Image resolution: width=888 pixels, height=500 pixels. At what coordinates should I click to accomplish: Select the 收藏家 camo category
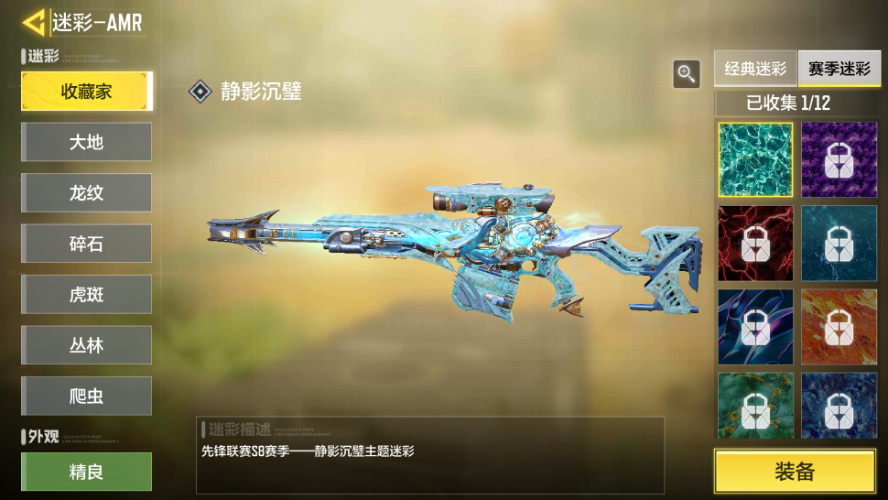pyautogui.click(x=86, y=91)
